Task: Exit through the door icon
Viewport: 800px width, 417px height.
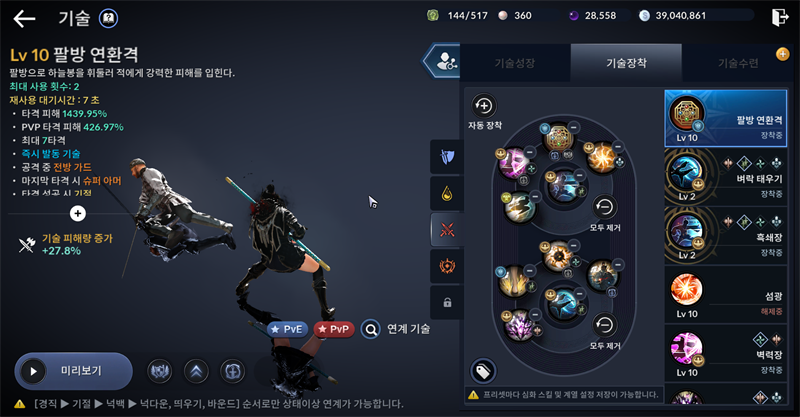Action: click(x=780, y=16)
